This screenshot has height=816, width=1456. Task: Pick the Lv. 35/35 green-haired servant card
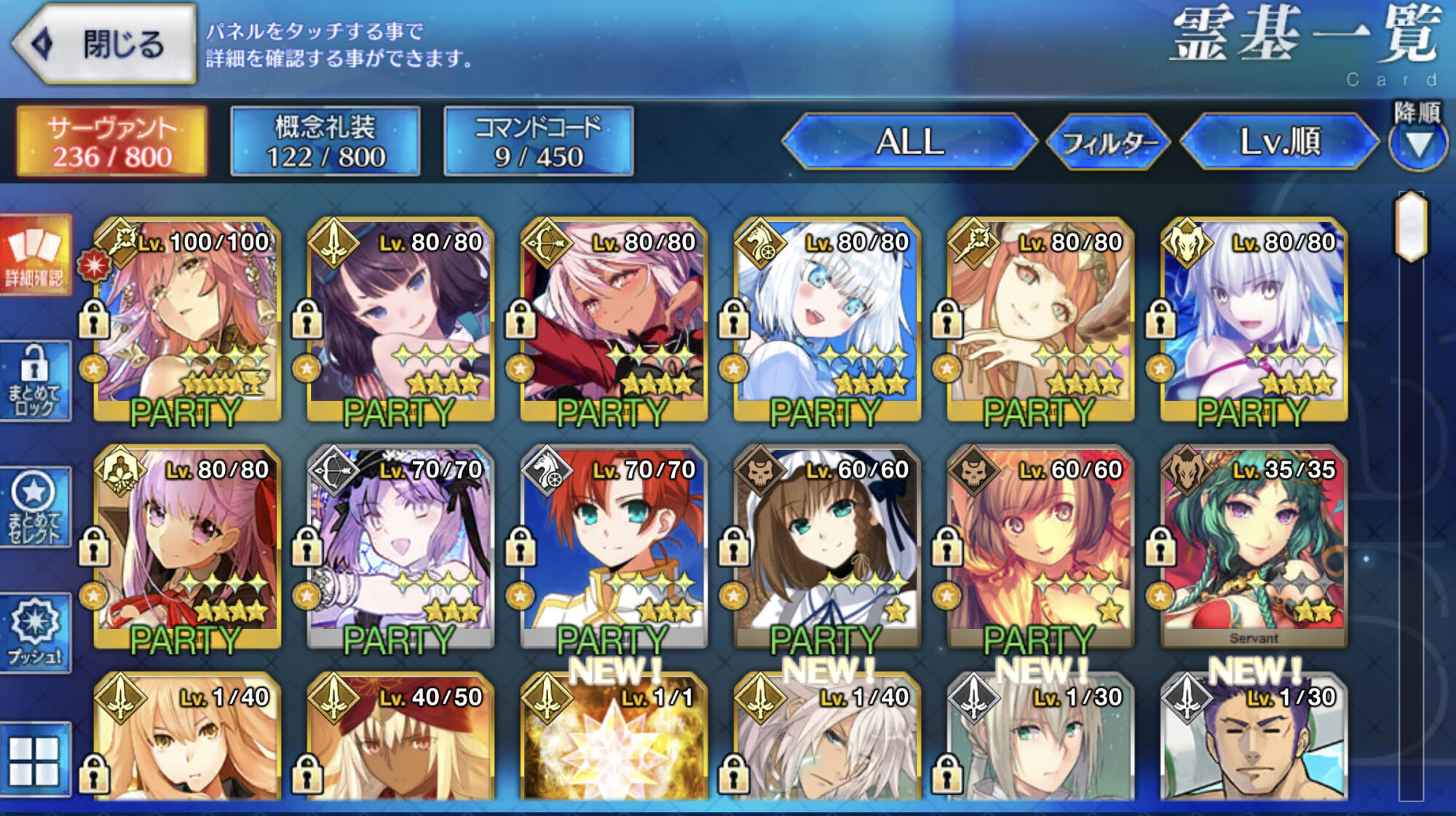click(1253, 547)
